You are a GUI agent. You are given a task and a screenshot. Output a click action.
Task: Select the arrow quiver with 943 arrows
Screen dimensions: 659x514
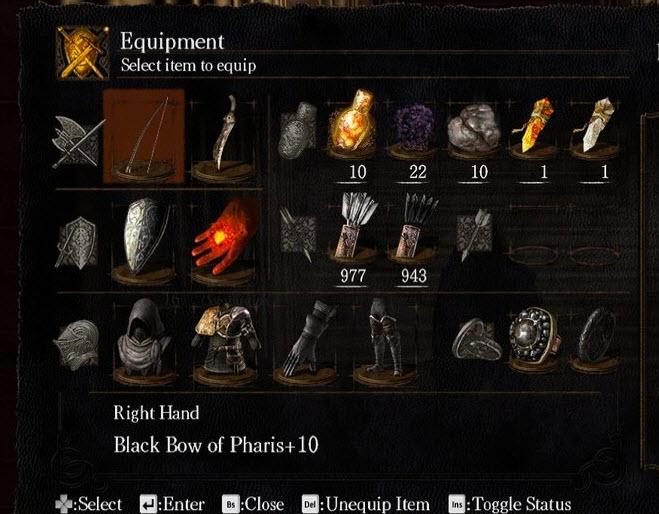click(417, 232)
